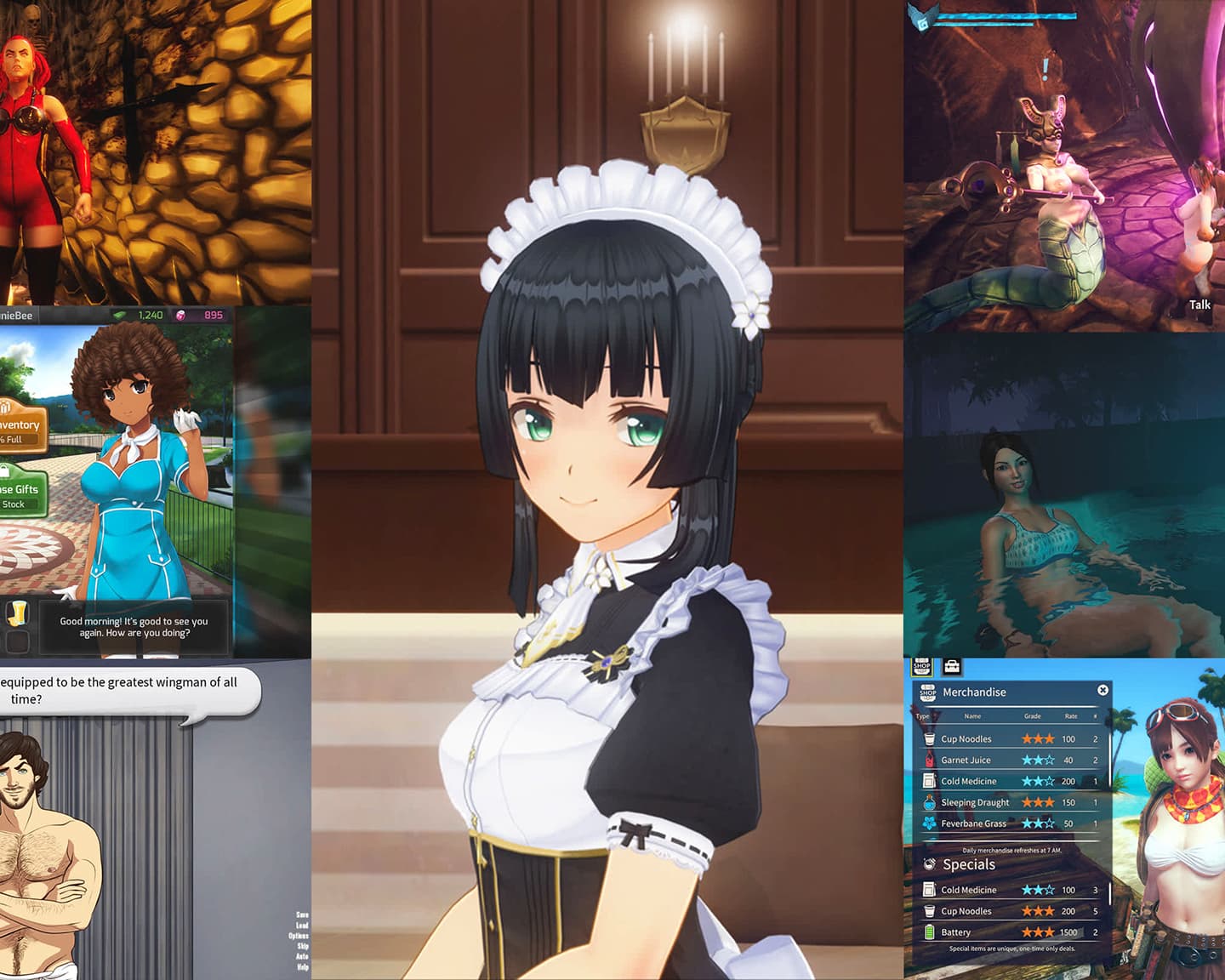The image size is (1225, 980).
Task: Click the drink item icon beside the dialogue box
Action: coord(19,614)
